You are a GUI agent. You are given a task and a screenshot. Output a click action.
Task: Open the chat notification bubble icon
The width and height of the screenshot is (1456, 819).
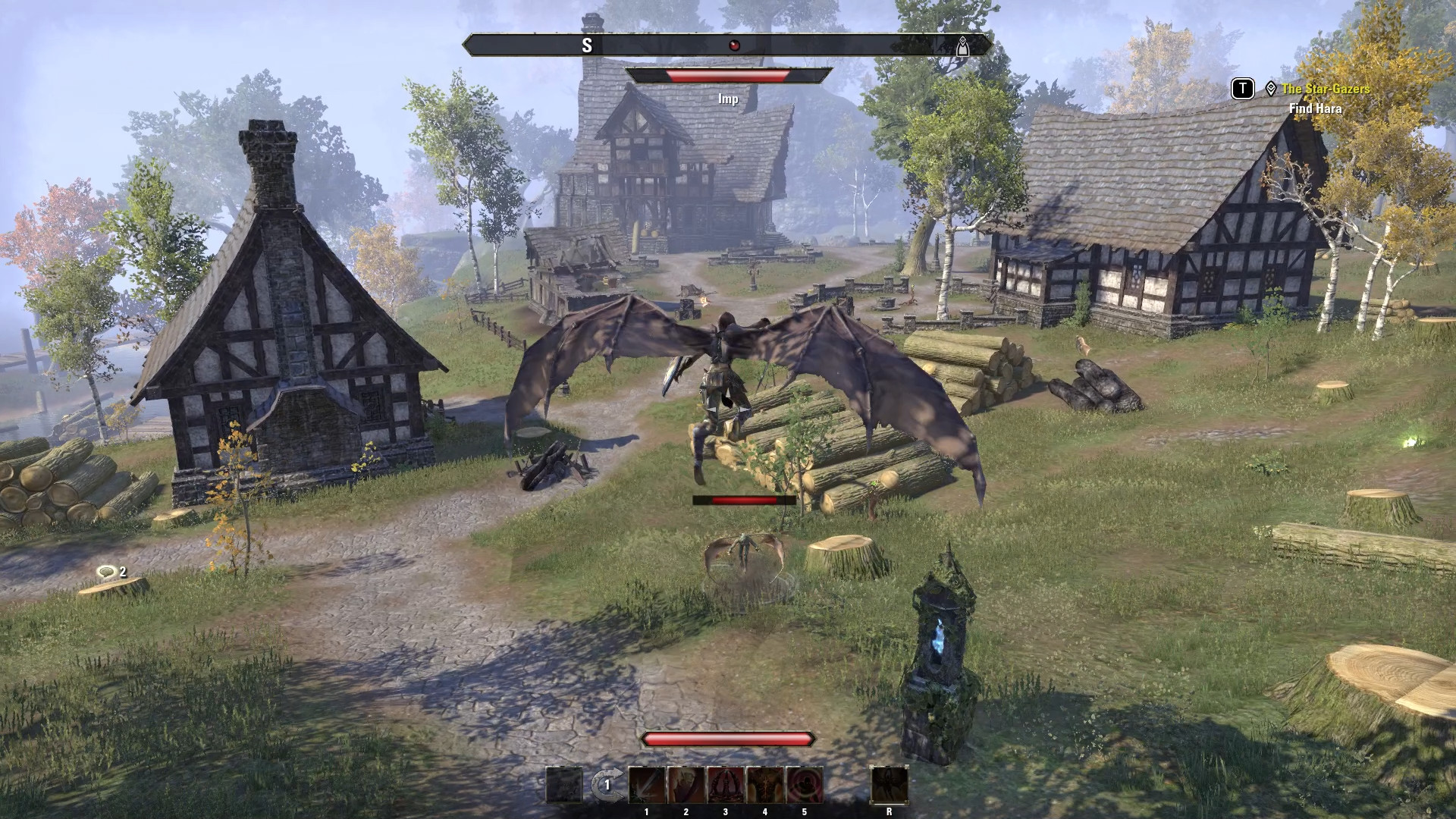[x=106, y=572]
